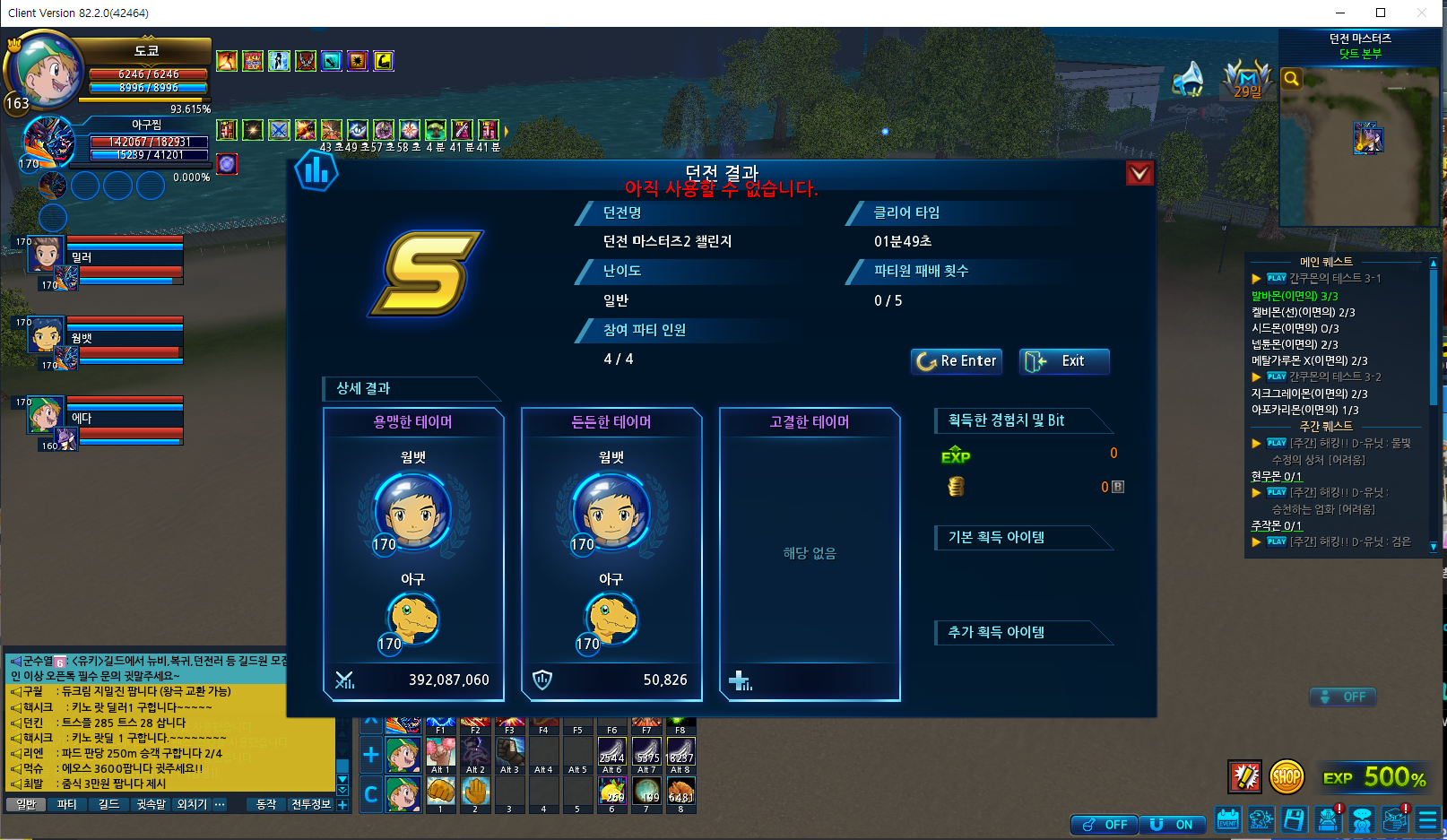Open the hamburger main menu
This screenshot has height=840, width=1447.
pos(1427,819)
